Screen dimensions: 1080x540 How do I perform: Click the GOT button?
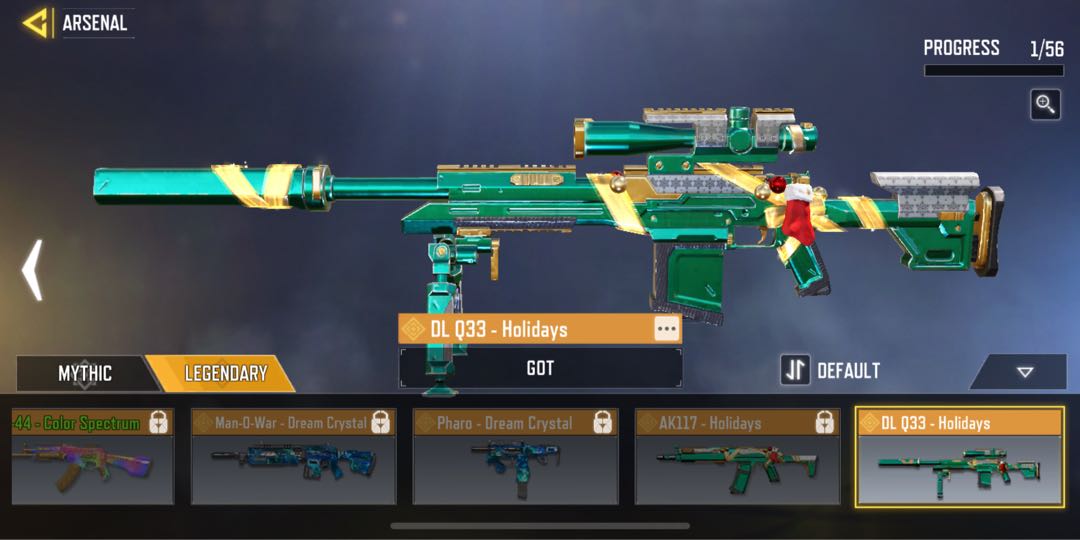click(x=540, y=368)
